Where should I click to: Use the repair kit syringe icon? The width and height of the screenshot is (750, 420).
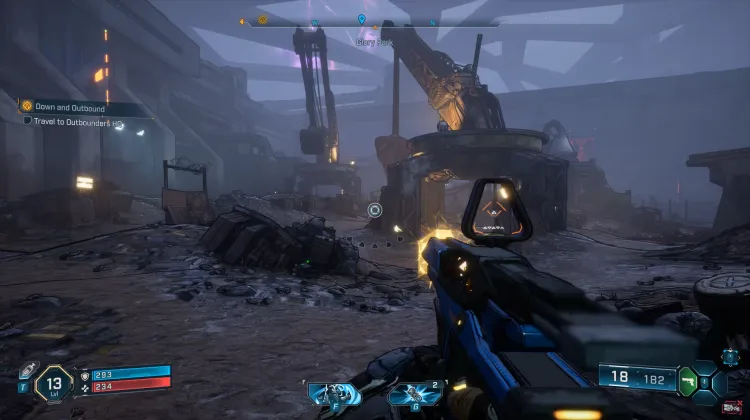coord(28,369)
